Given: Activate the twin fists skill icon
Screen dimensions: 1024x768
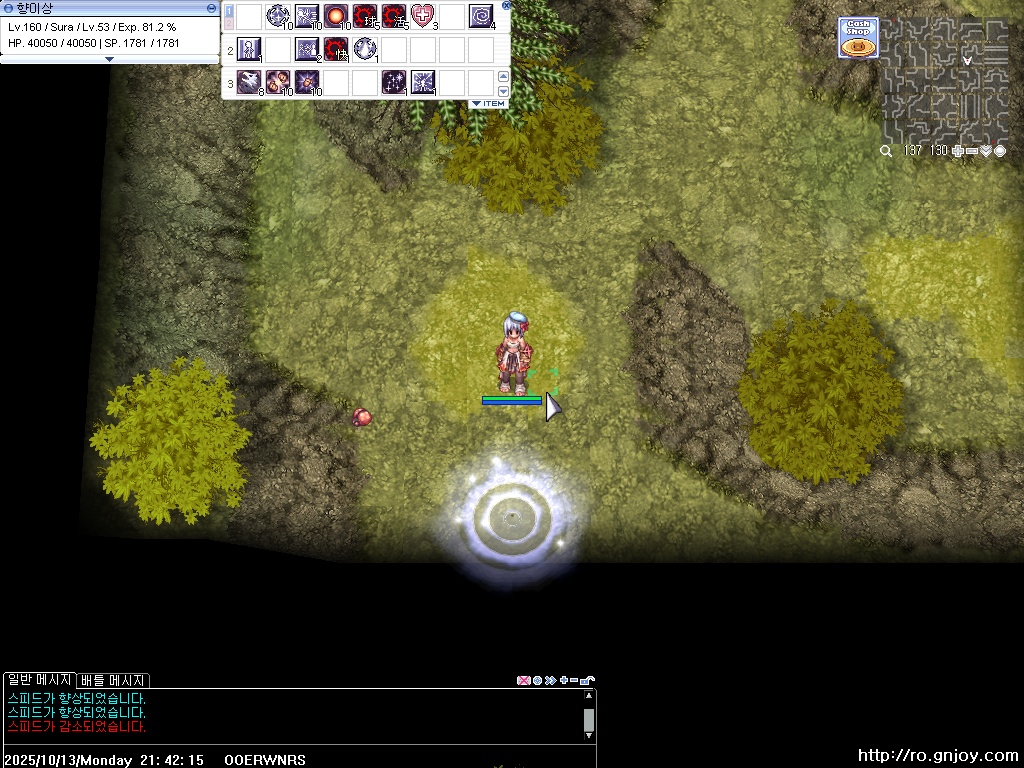Looking at the screenshot, I should click(277, 82).
